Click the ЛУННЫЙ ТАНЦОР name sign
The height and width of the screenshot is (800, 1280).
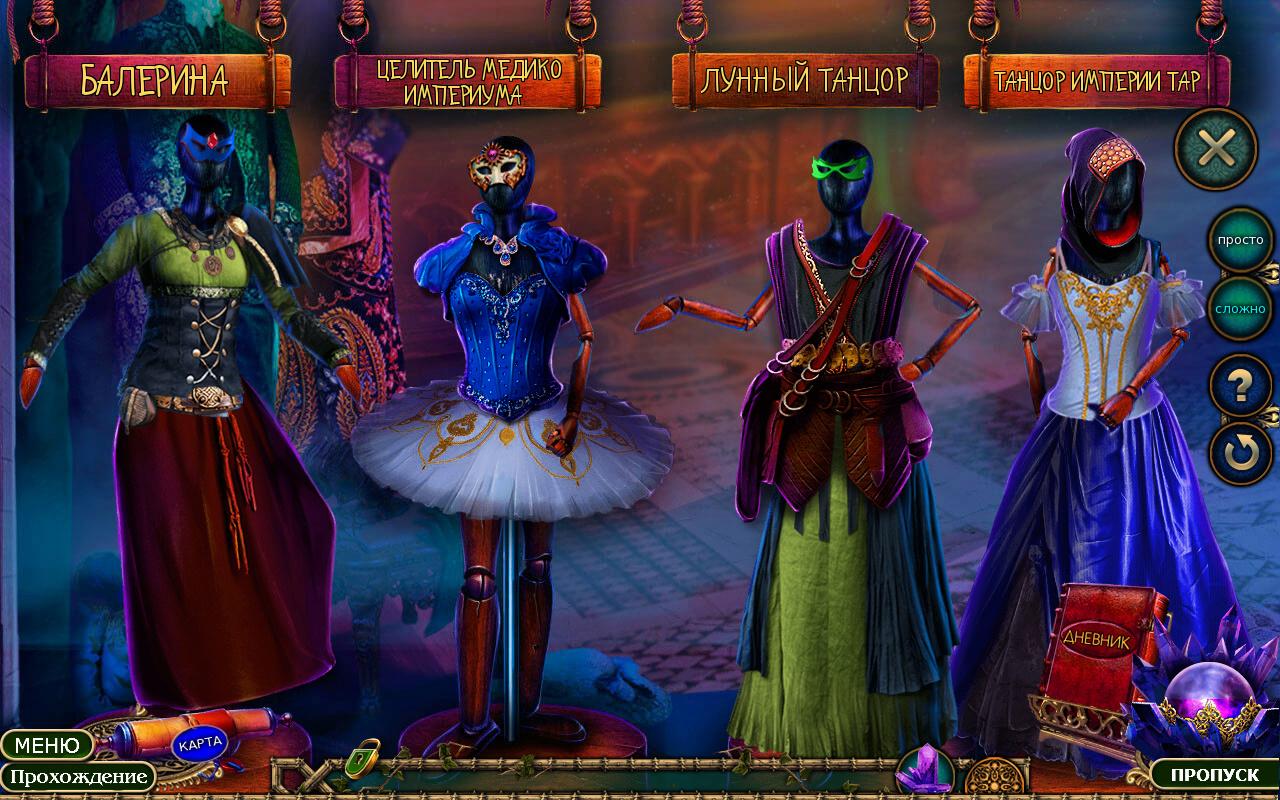coord(804,81)
